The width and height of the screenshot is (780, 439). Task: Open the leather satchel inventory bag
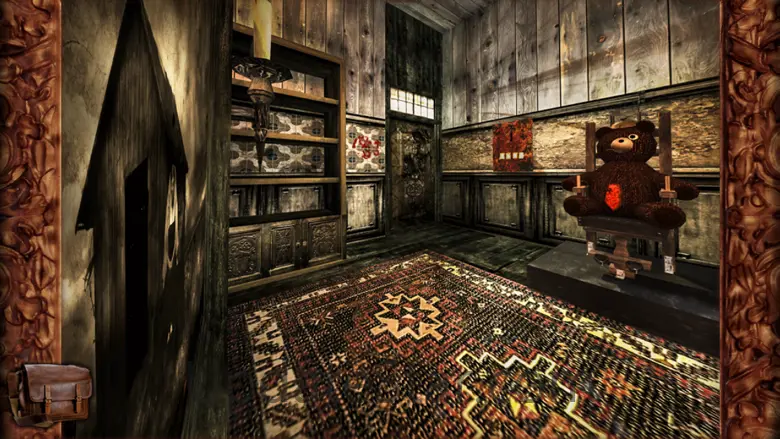51,393
